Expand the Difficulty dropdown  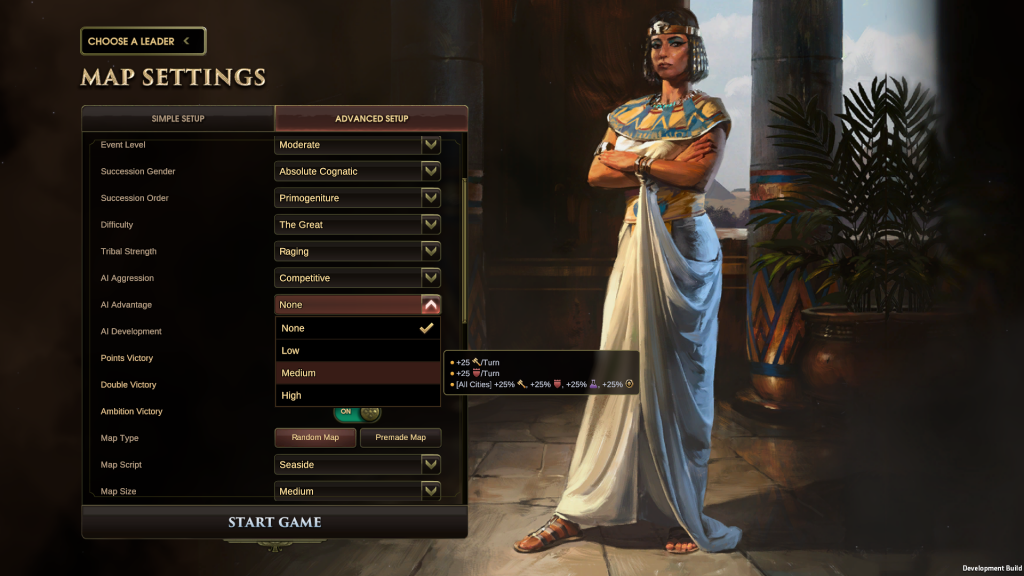click(358, 225)
